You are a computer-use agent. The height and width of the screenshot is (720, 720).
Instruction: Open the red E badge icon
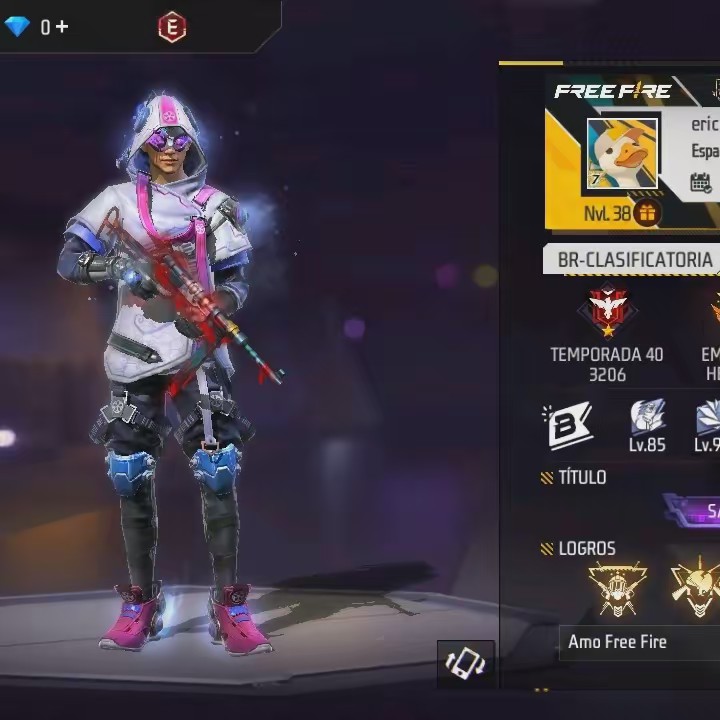click(172, 28)
